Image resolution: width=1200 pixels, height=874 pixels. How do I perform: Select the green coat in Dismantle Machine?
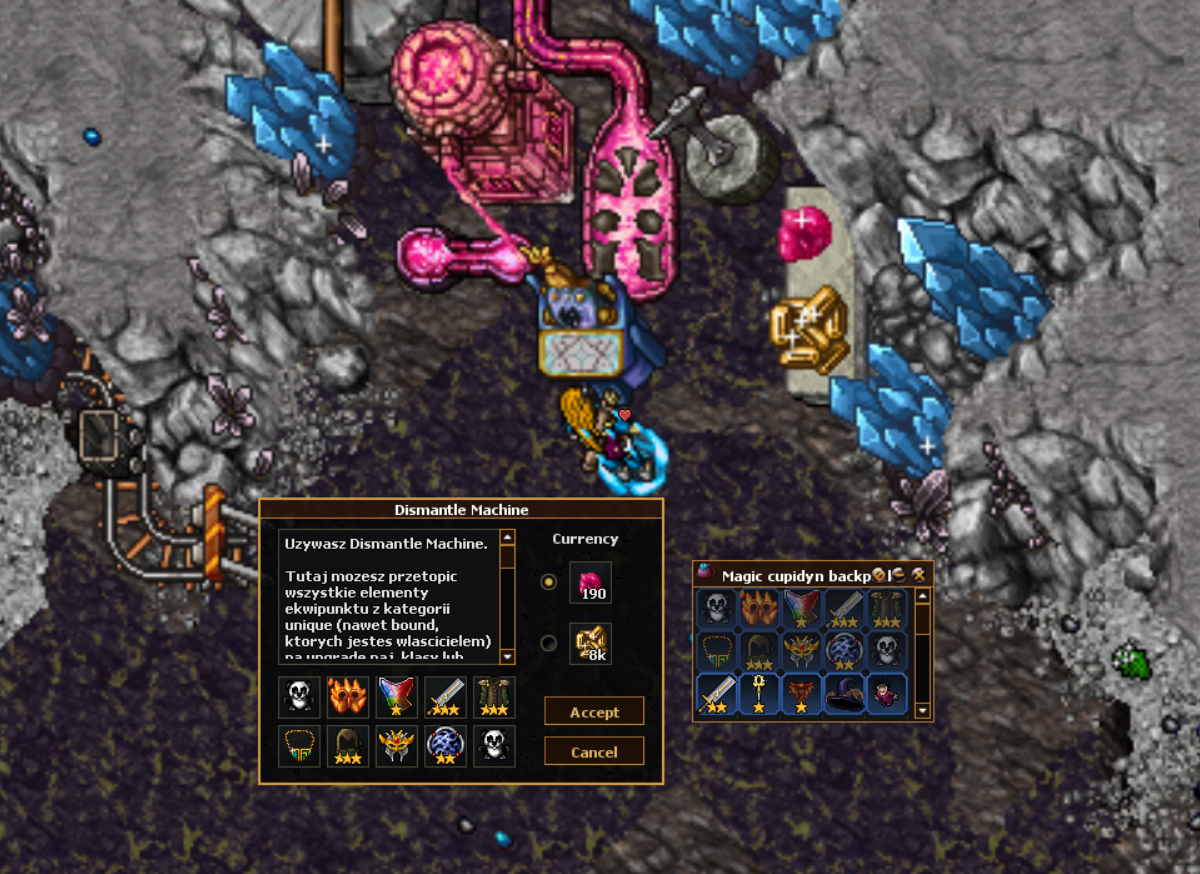point(494,697)
